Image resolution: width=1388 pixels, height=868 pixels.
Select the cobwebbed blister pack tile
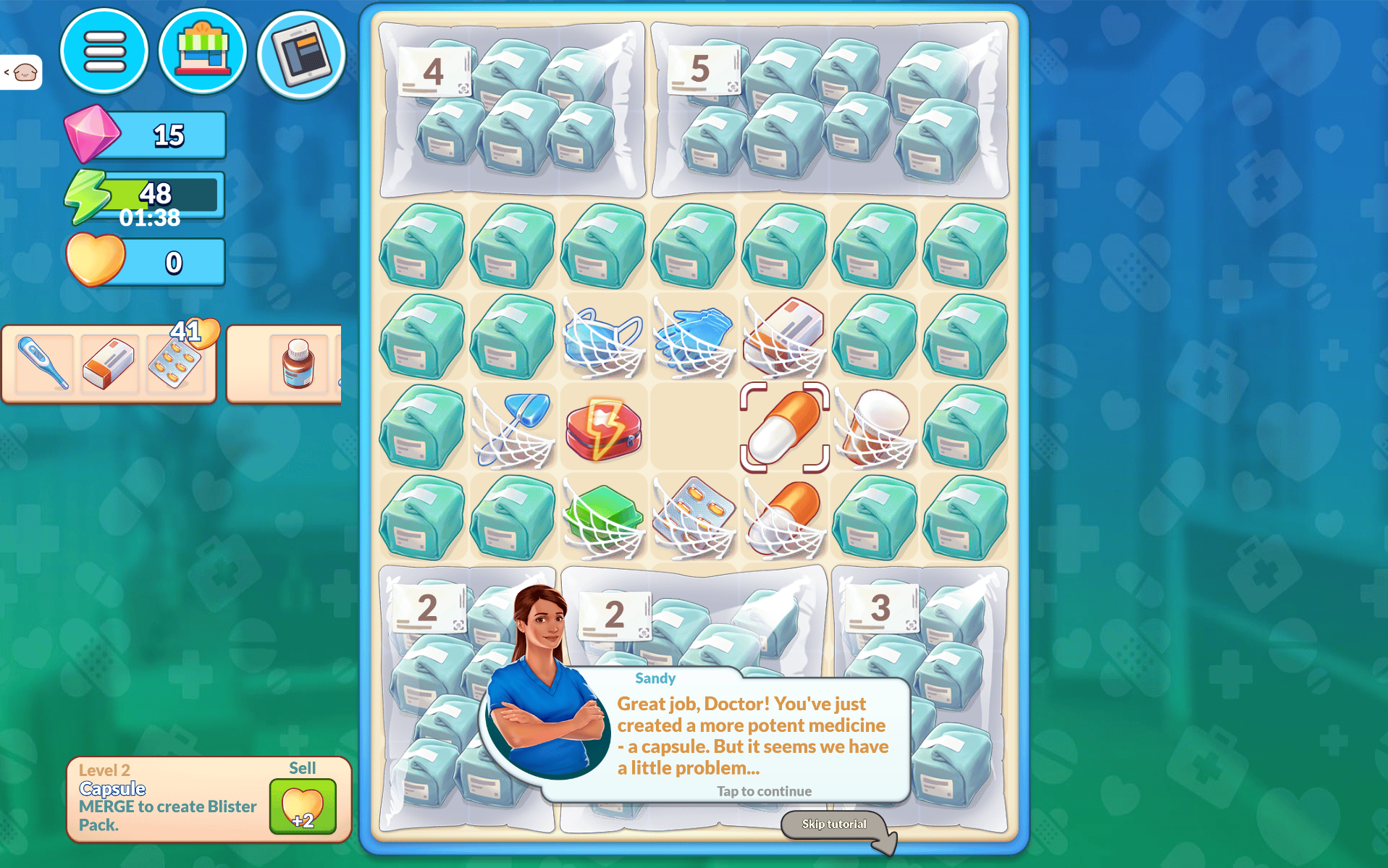[x=694, y=518]
